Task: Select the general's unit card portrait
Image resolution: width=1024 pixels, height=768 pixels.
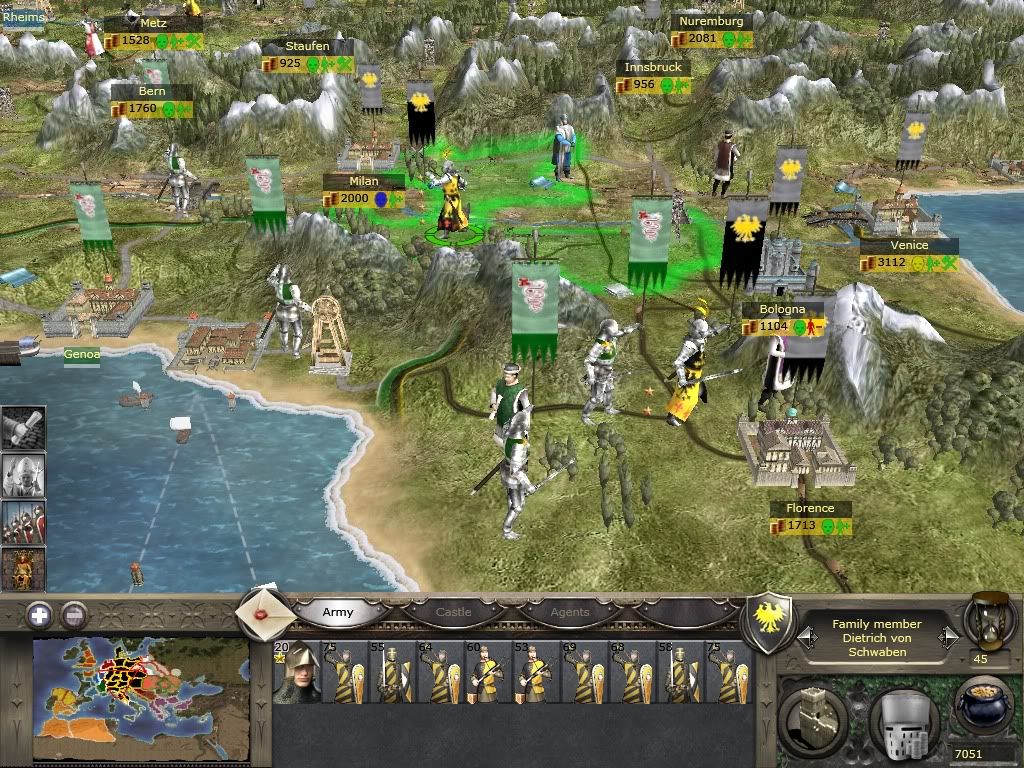Action: (x=296, y=673)
